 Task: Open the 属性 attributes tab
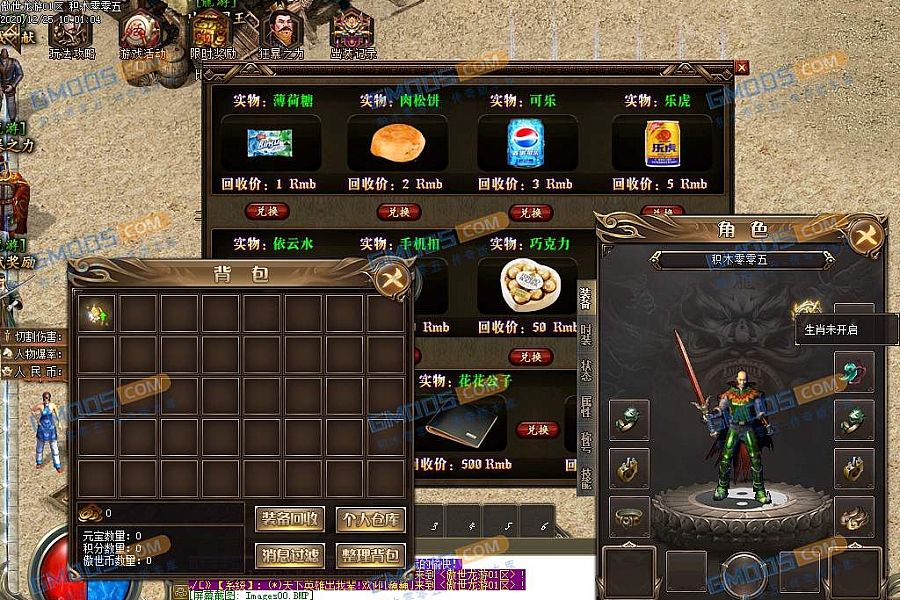click(586, 407)
